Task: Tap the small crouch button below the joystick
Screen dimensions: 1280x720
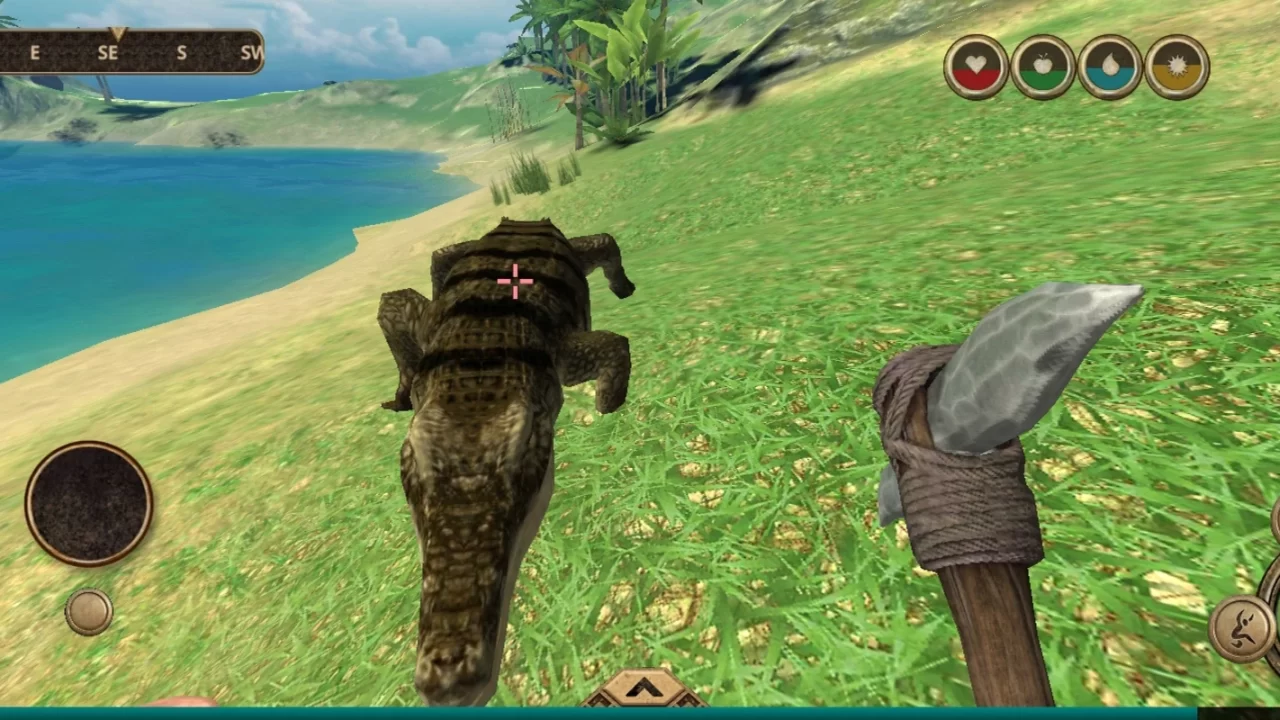Action: point(87,612)
